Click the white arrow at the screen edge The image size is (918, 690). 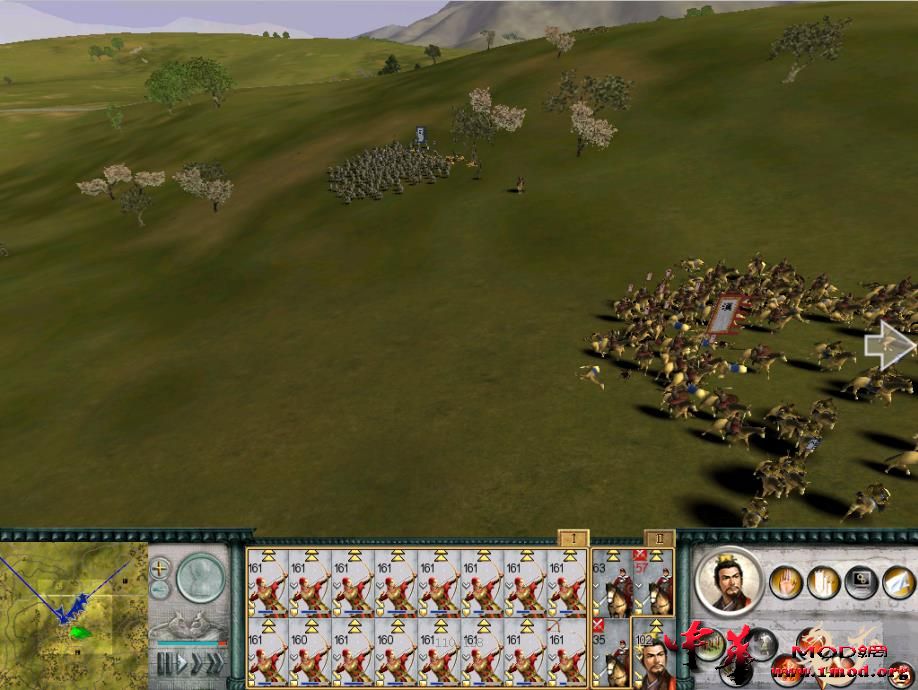click(x=888, y=345)
